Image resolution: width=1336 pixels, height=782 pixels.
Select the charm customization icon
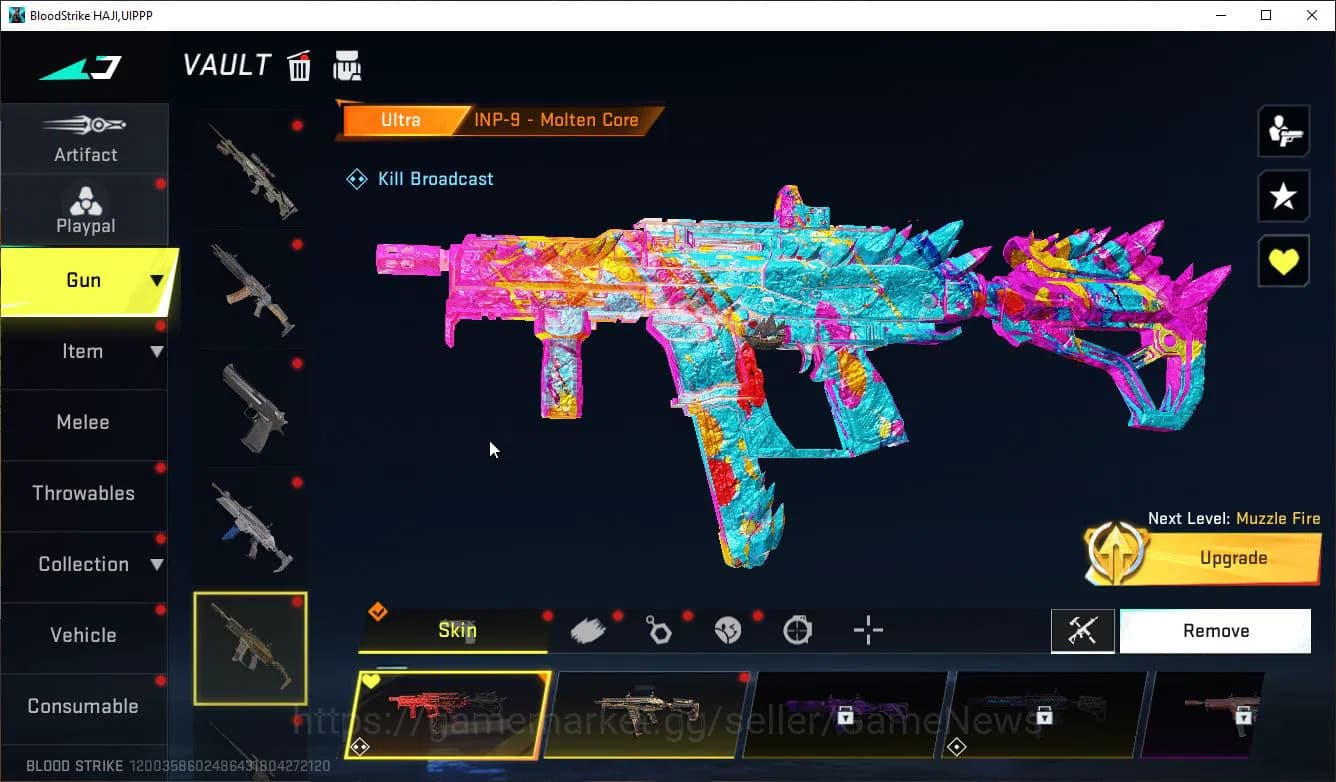click(x=658, y=629)
